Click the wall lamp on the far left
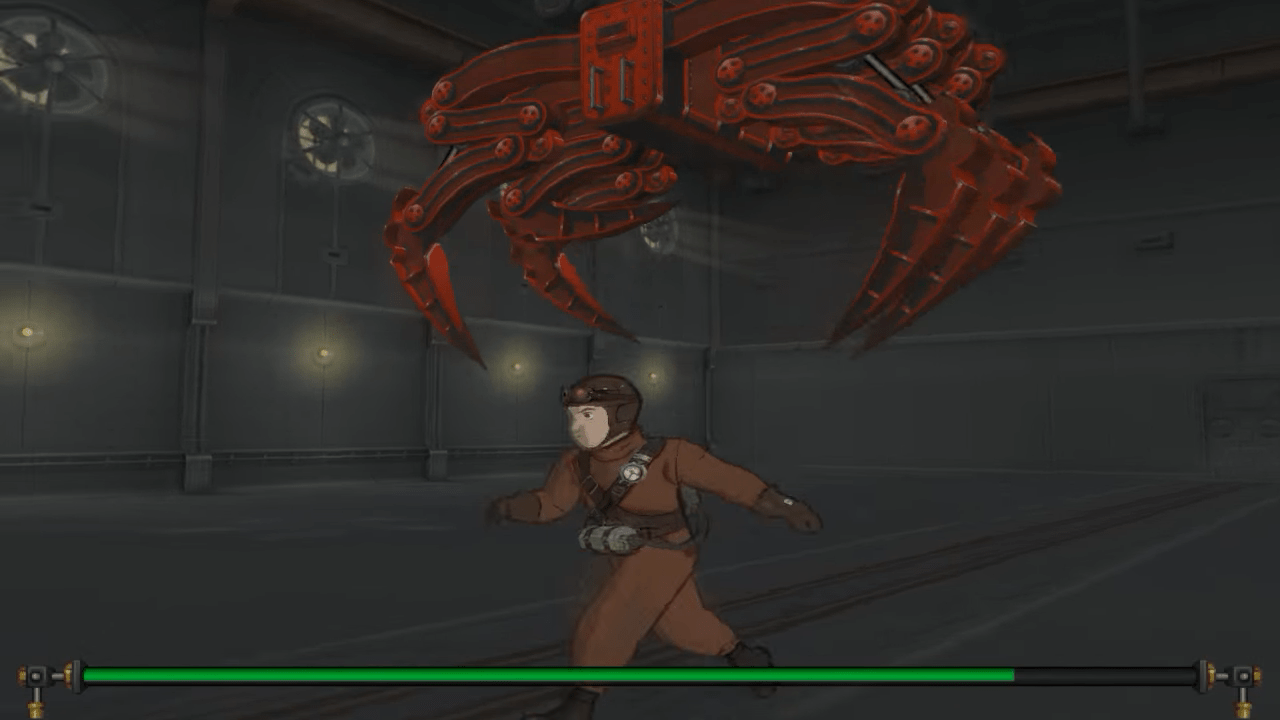 [25, 330]
